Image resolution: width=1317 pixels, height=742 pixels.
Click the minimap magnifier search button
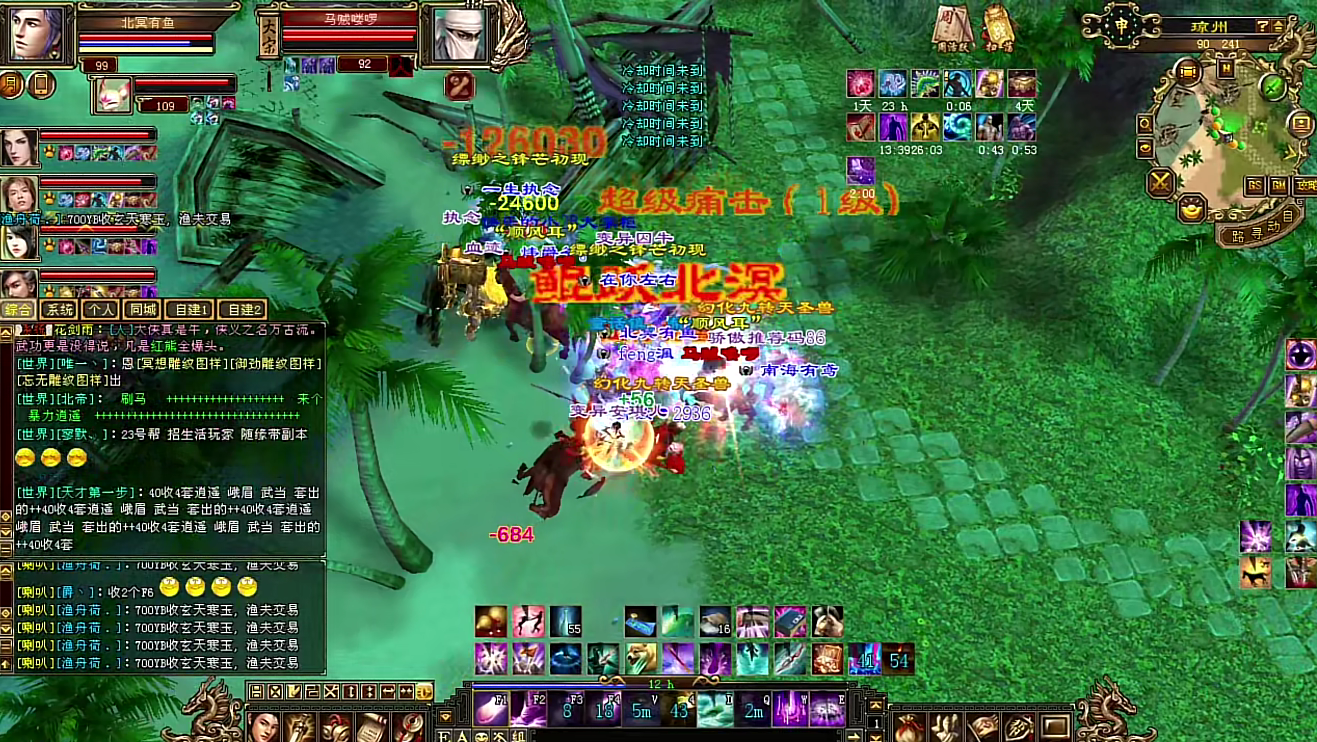[x=1145, y=124]
